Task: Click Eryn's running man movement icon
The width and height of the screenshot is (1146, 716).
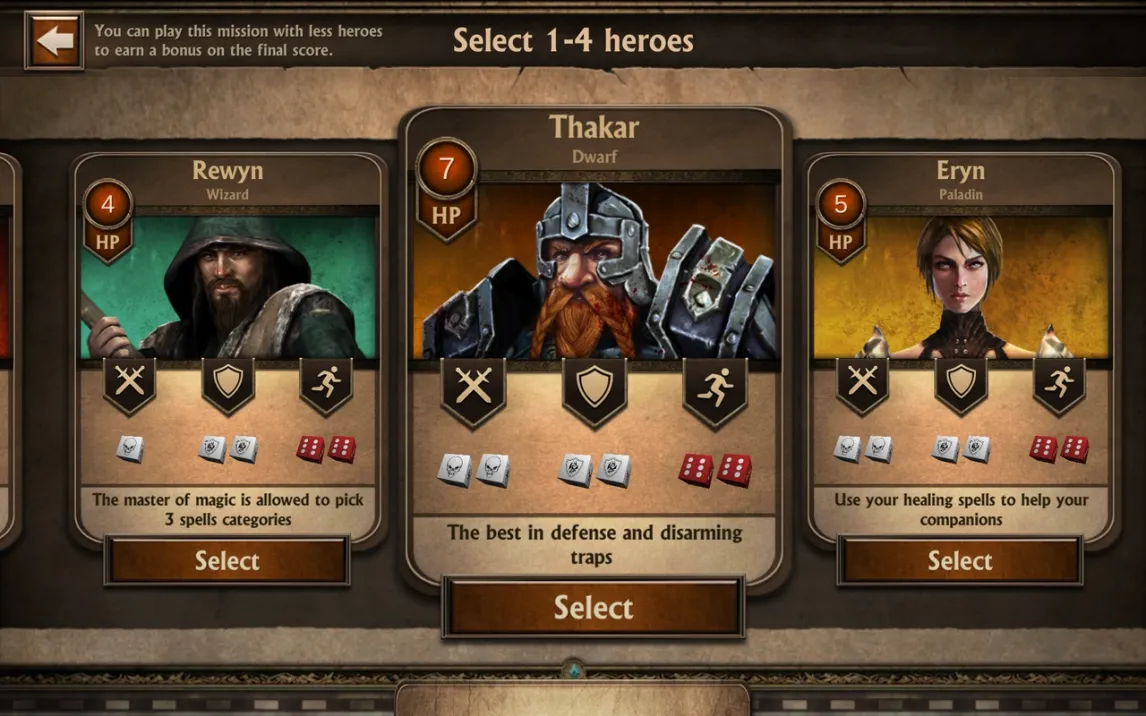Action: tap(1058, 382)
